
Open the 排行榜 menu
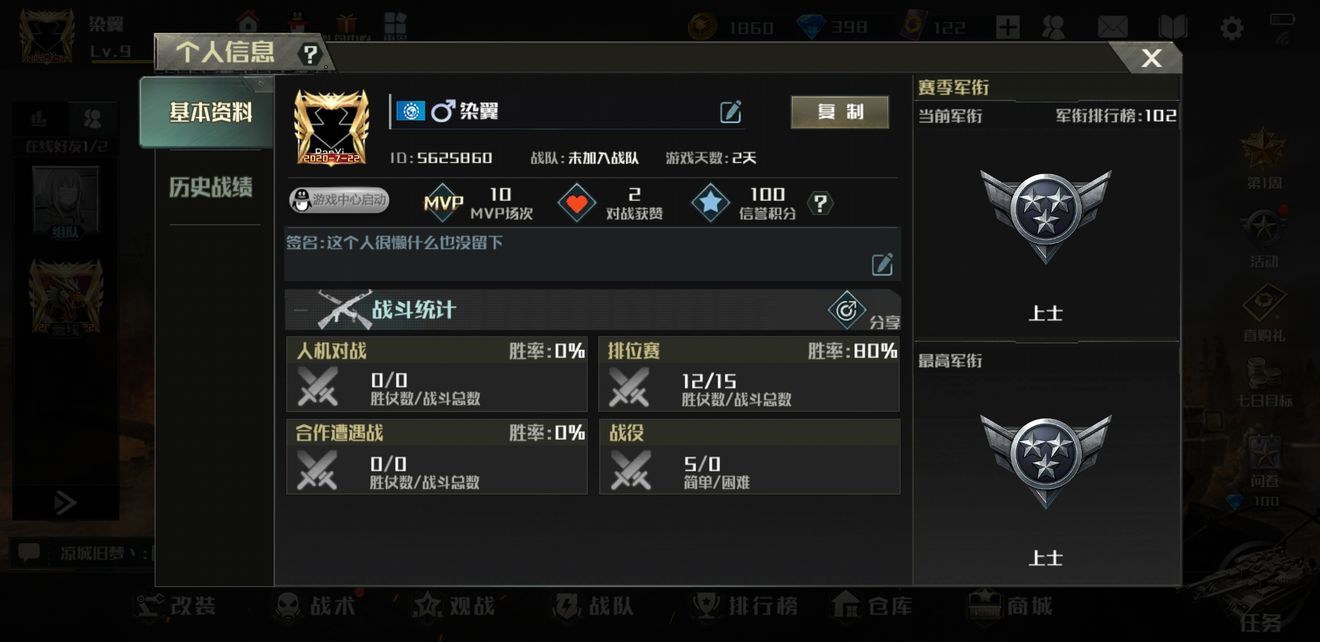click(747, 606)
